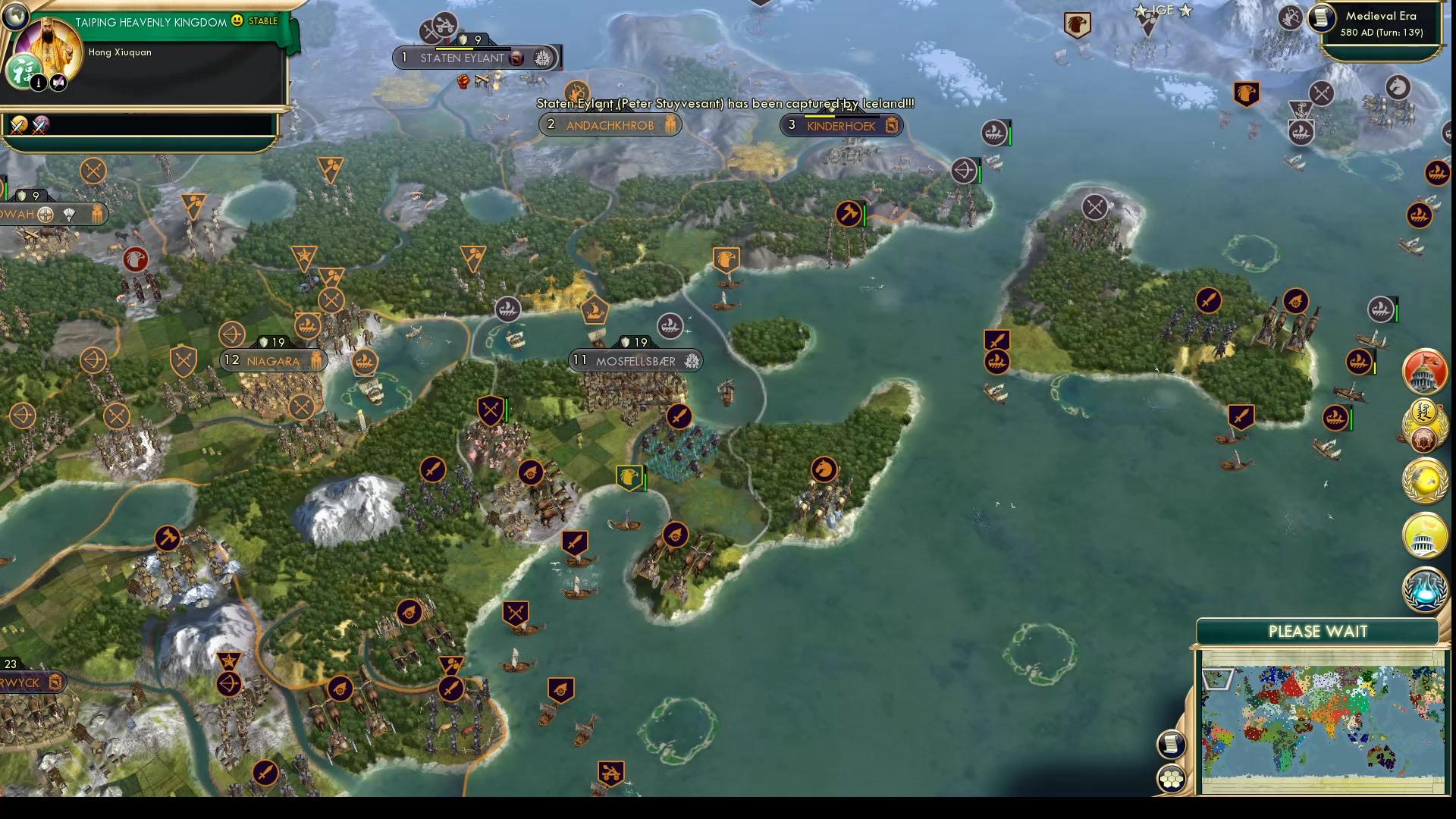Click the Andachkhrob city banner
Screen dimensions: 1456x819
pyautogui.click(x=609, y=125)
